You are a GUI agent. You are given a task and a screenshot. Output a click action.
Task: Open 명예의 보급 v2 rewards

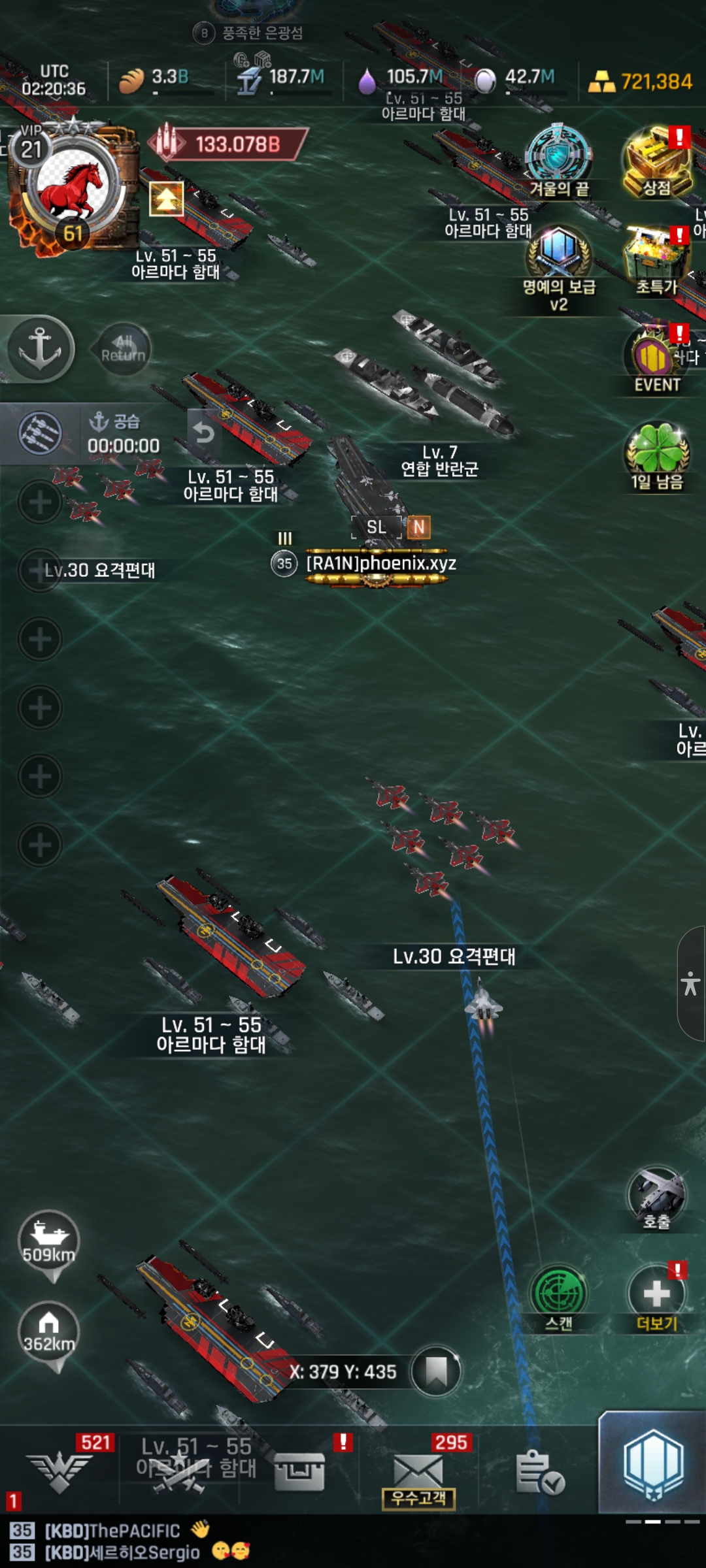coord(559,258)
